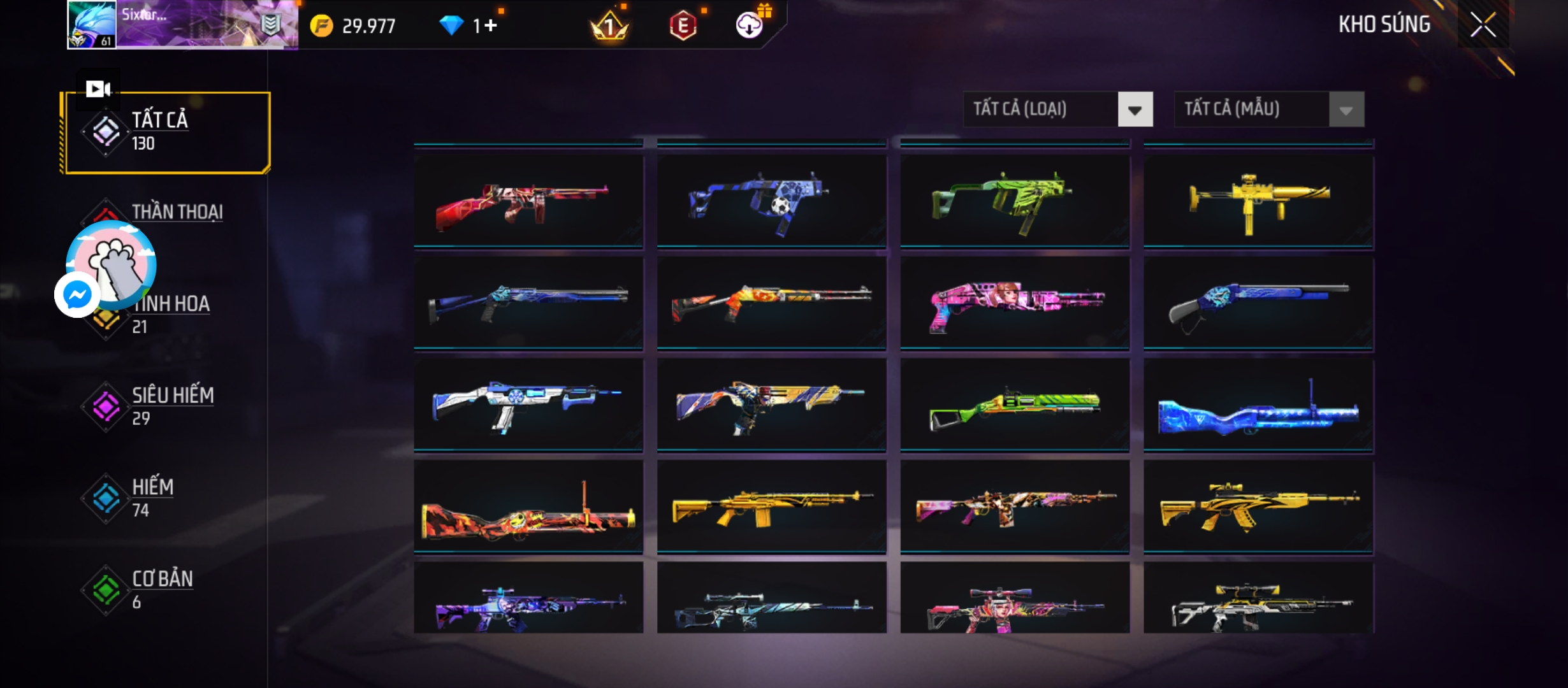Open the cloud download gift icon
Image resolution: width=1568 pixels, height=688 pixels.
point(750,25)
